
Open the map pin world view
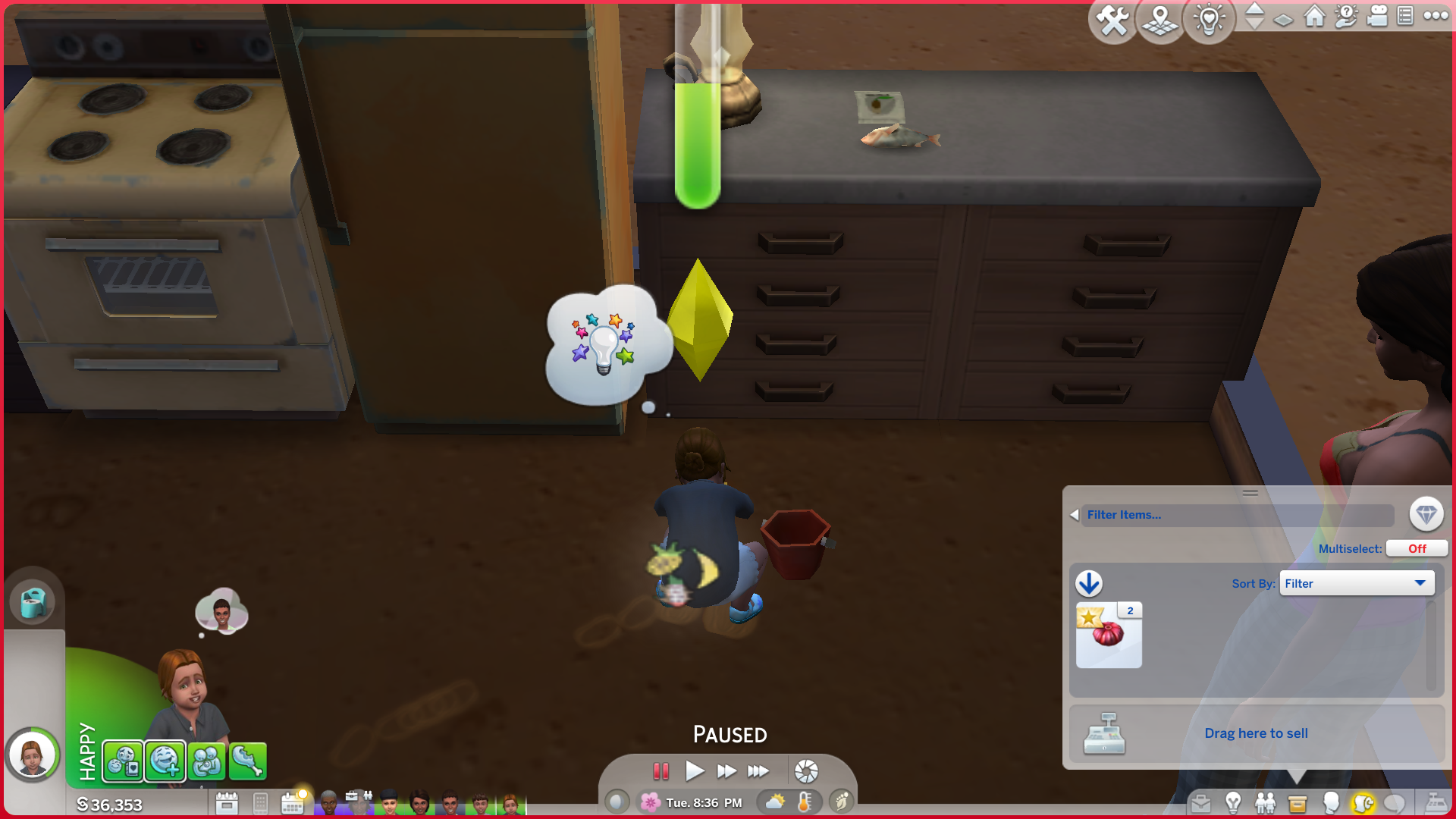[1160, 20]
